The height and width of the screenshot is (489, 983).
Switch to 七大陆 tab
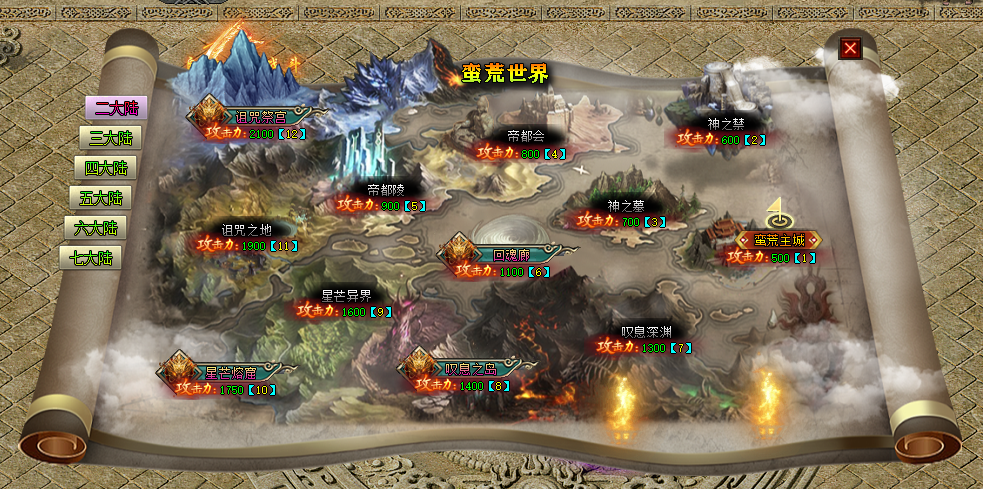tap(90, 258)
